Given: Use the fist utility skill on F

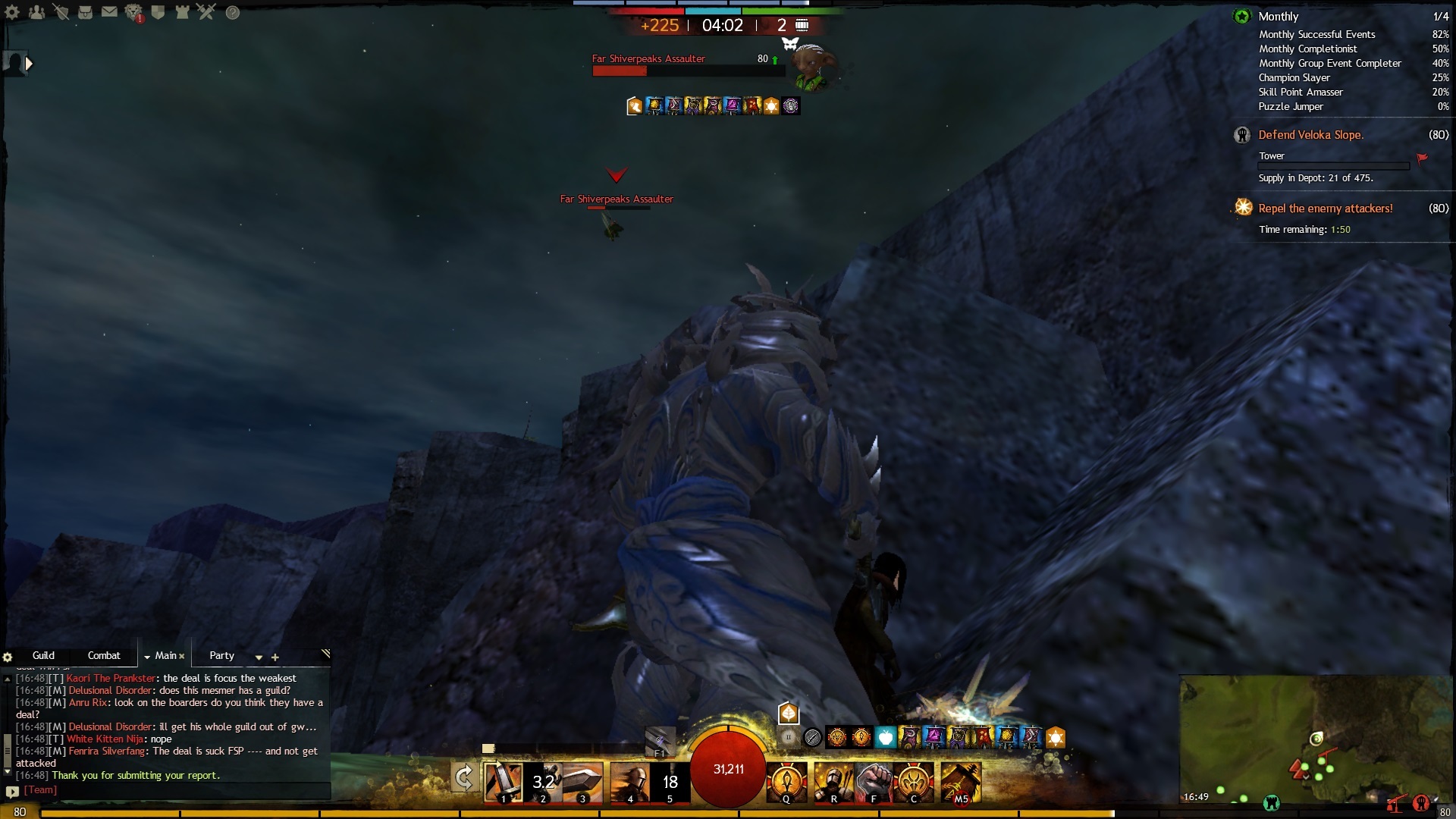Looking at the screenshot, I should click(874, 782).
